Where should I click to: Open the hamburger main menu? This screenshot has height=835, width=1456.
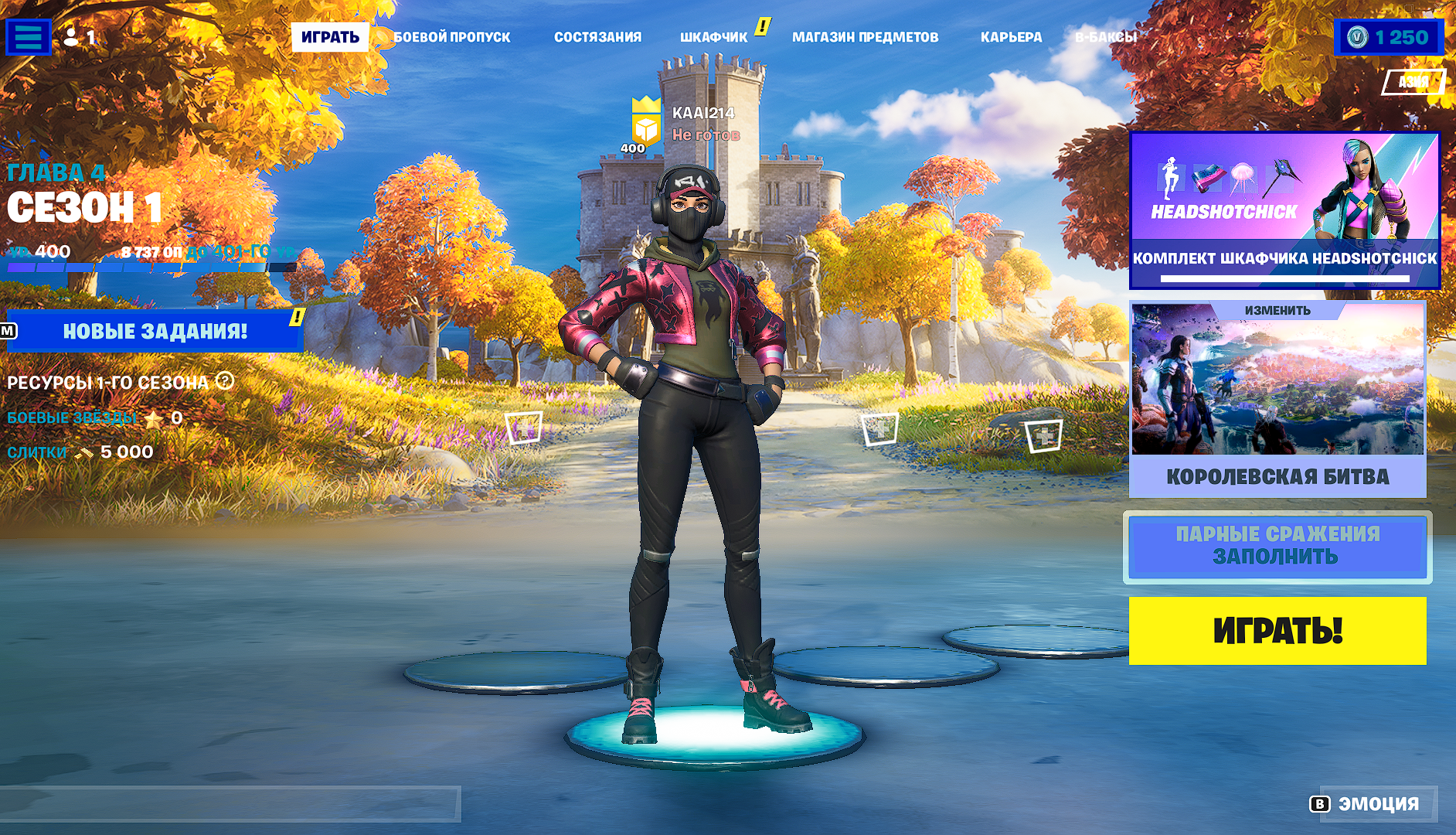click(x=29, y=37)
